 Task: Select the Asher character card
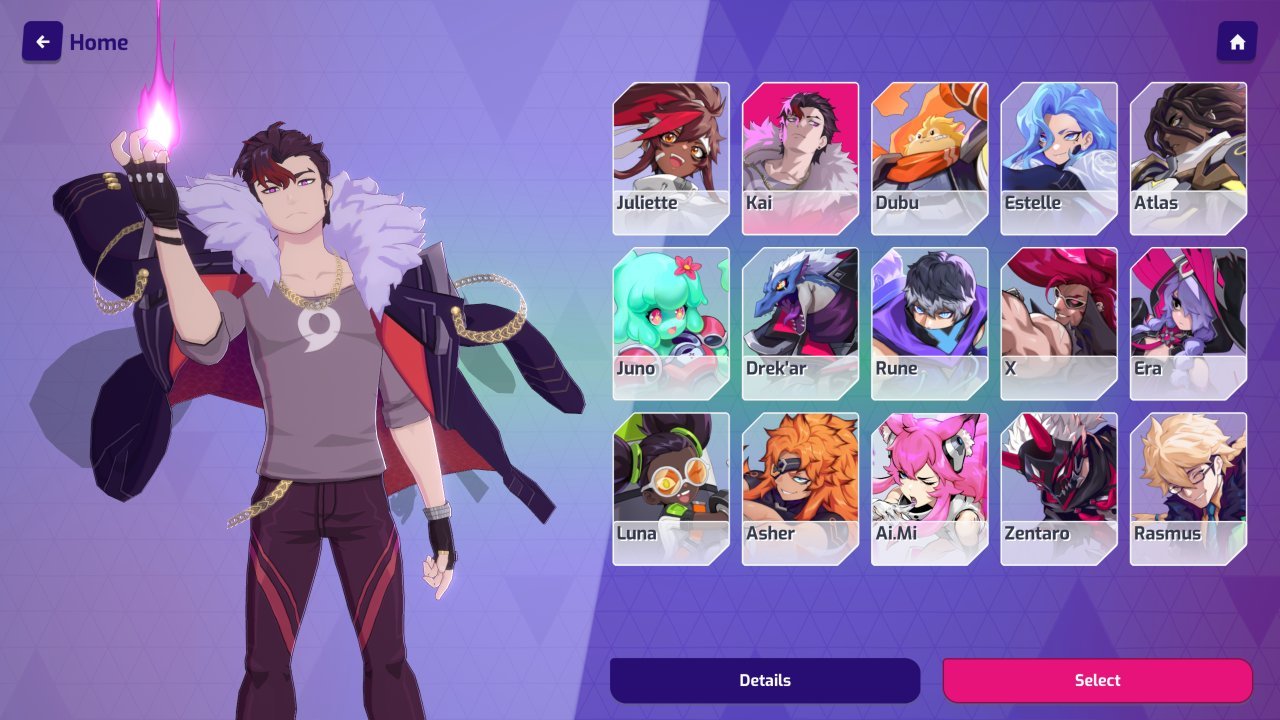click(x=800, y=488)
